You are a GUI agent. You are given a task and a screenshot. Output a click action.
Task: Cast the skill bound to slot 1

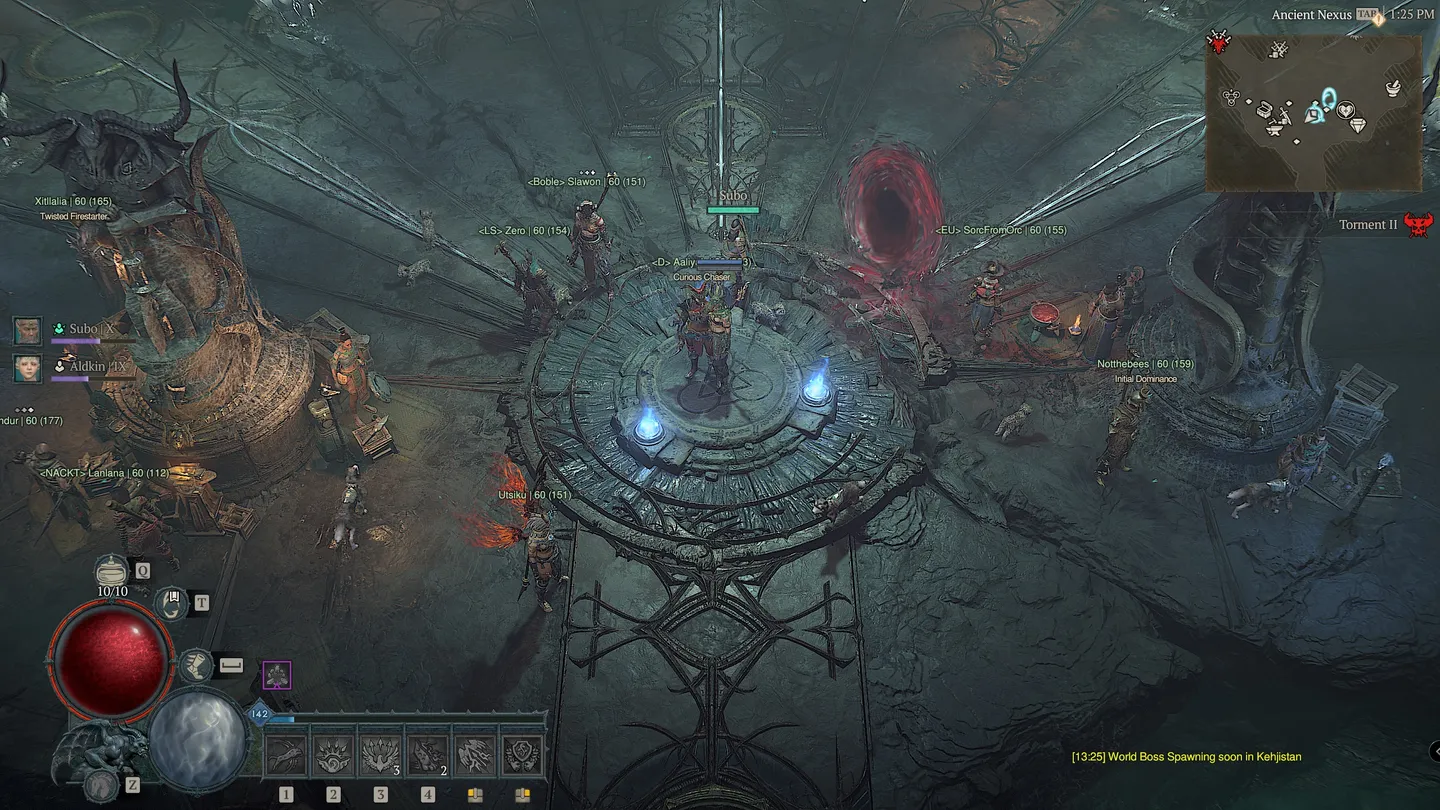tap(287, 754)
